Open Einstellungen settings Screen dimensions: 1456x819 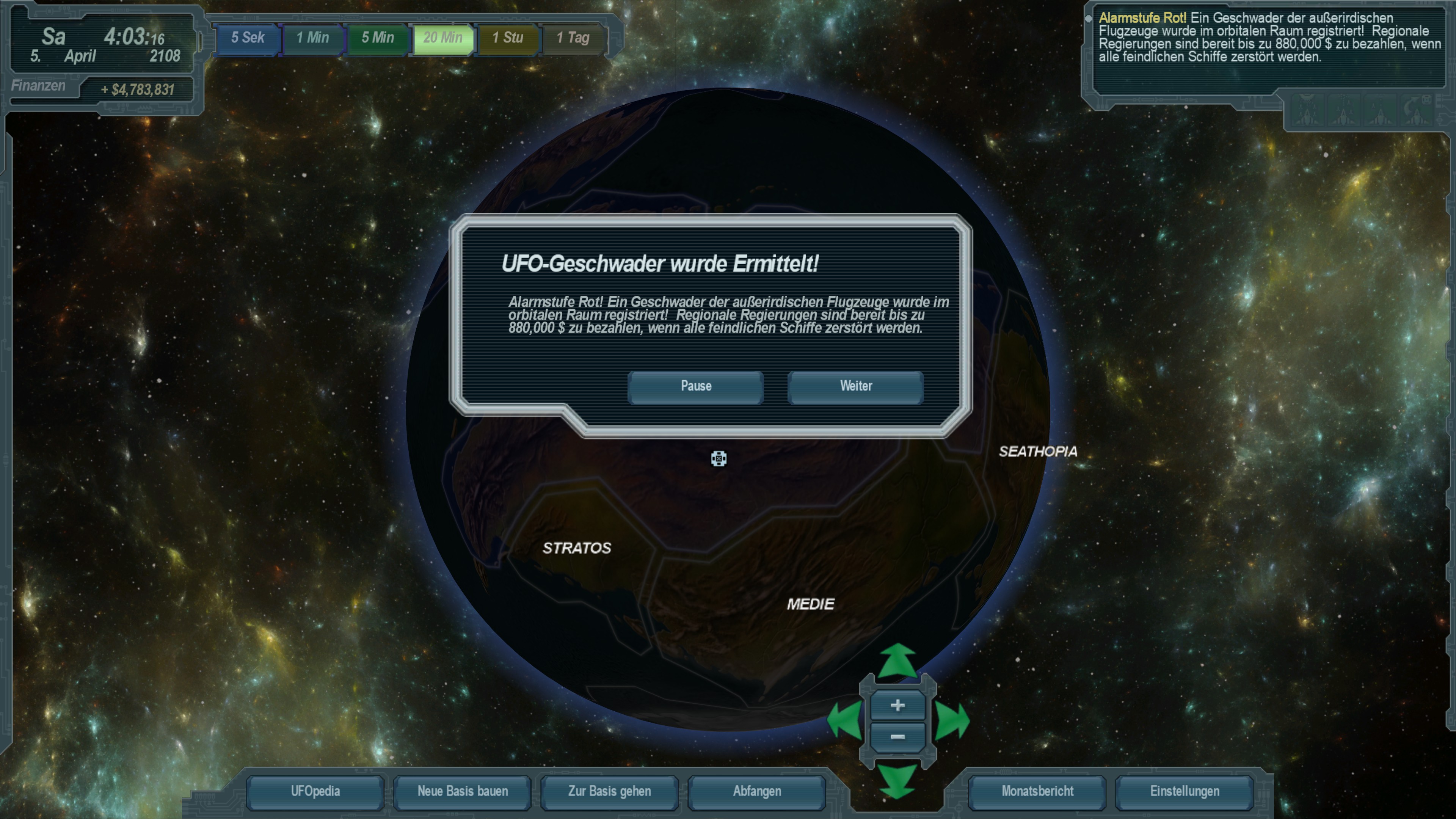pos(1184,791)
